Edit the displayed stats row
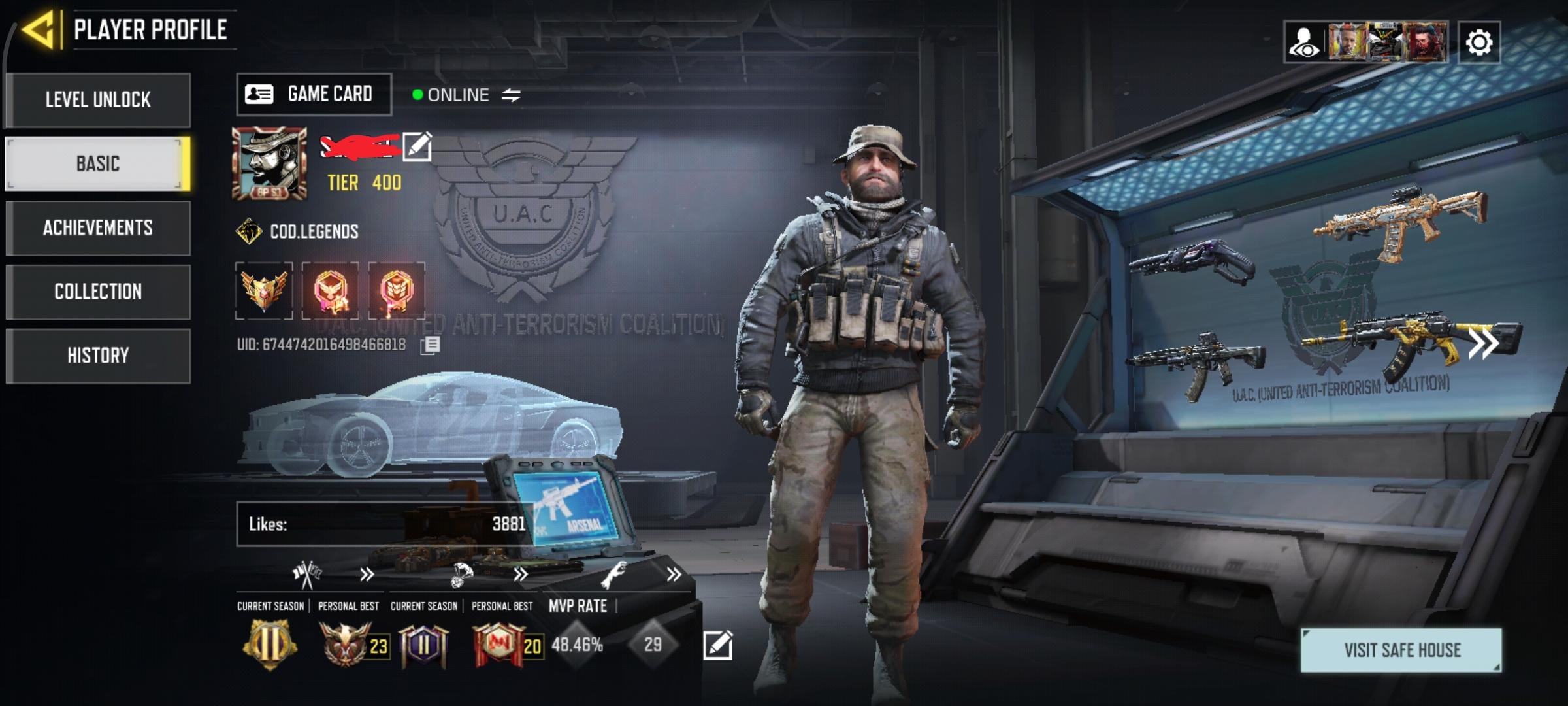Image resolution: width=1568 pixels, height=706 pixels. click(x=717, y=645)
